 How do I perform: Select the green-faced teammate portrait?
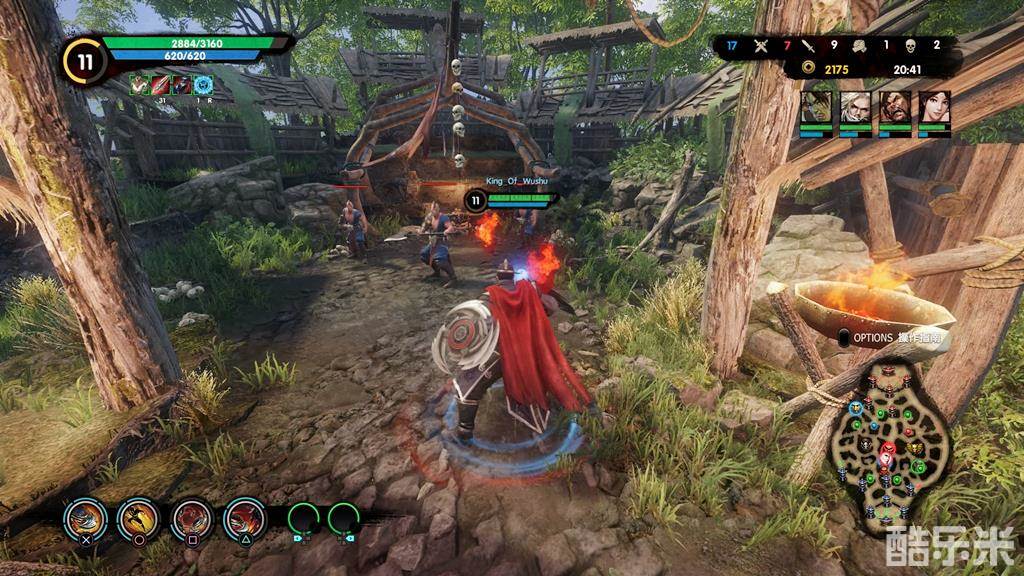pyautogui.click(x=816, y=107)
